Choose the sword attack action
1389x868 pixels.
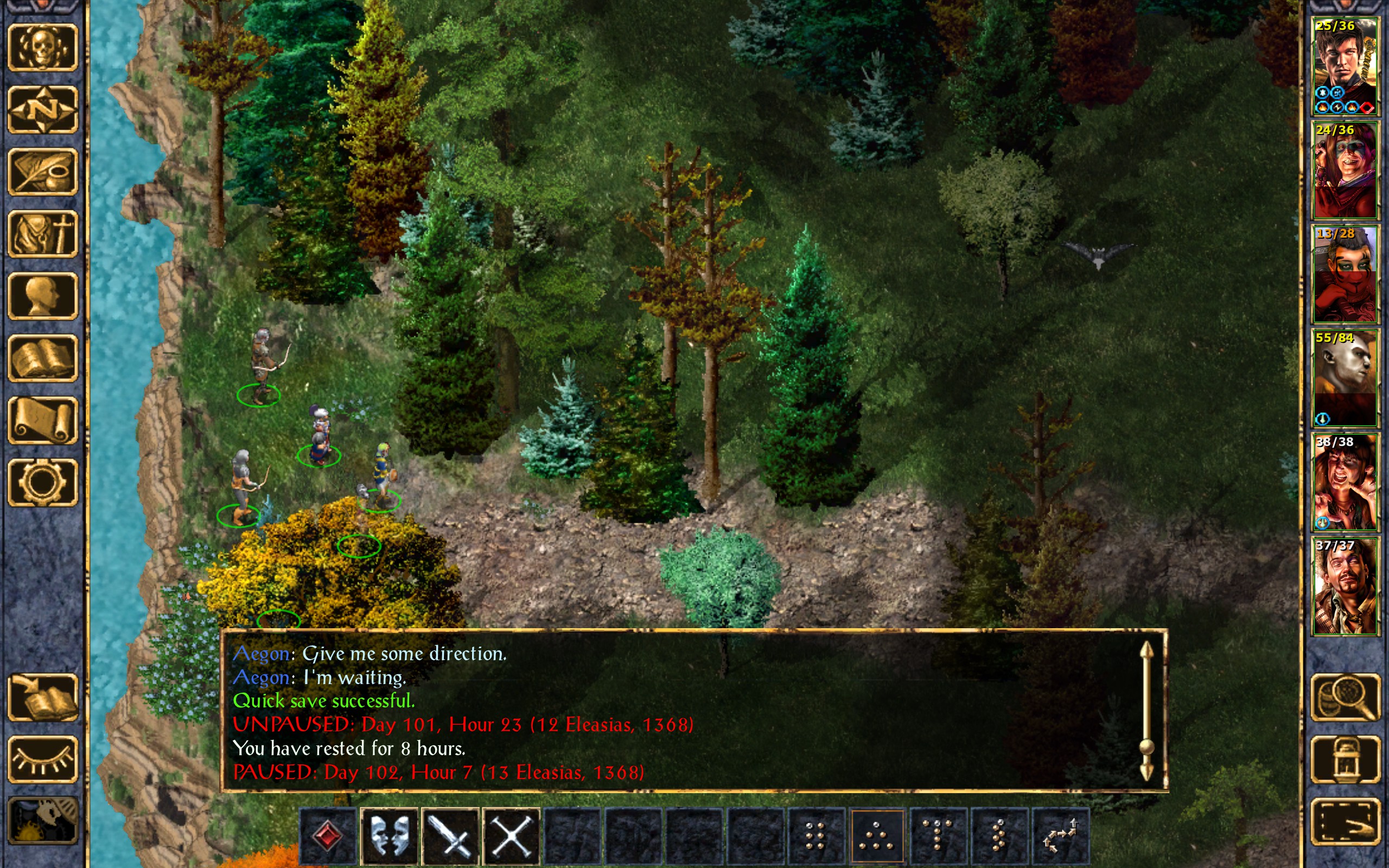tap(450, 836)
